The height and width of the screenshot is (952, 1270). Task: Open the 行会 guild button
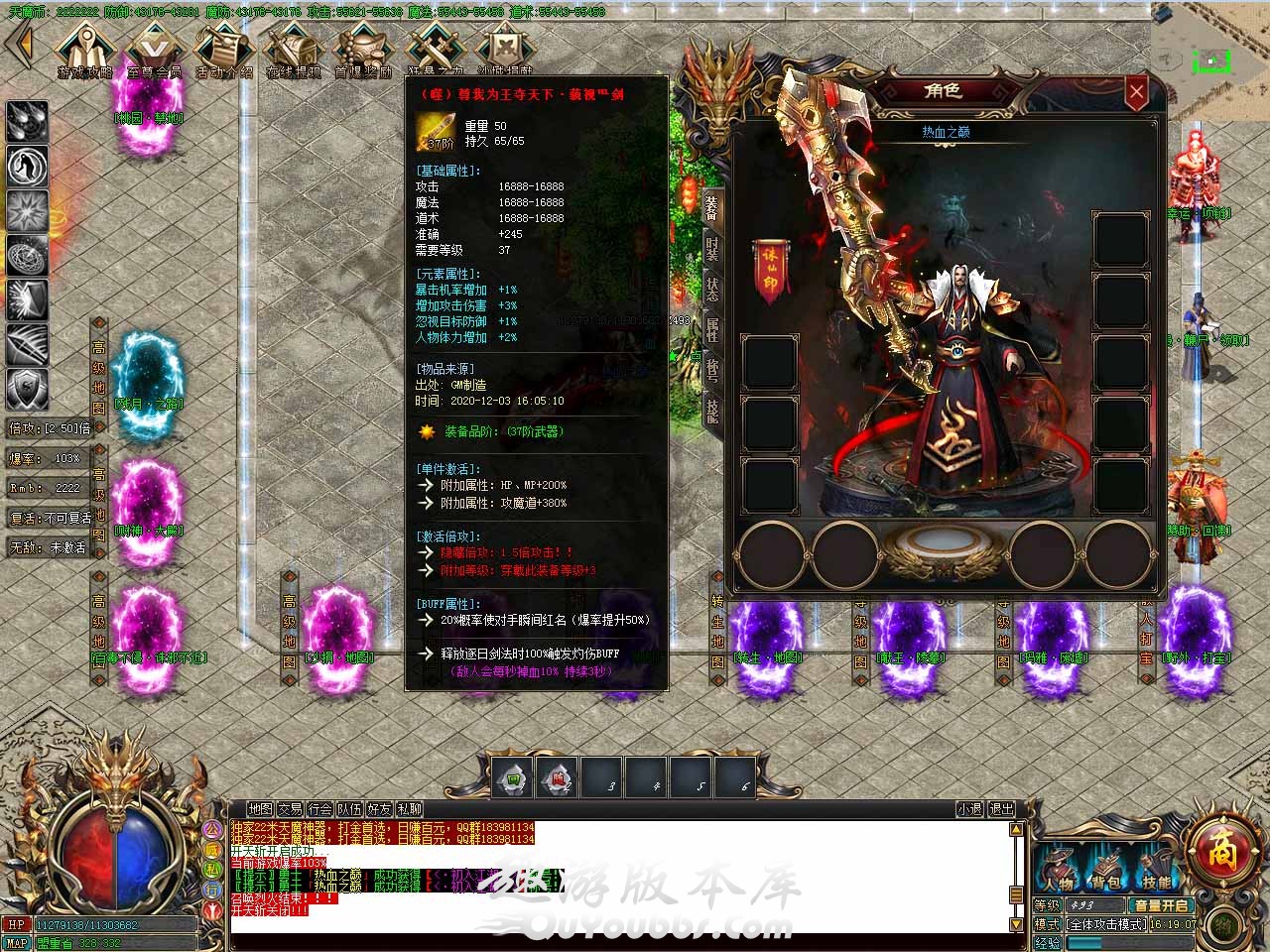click(319, 809)
